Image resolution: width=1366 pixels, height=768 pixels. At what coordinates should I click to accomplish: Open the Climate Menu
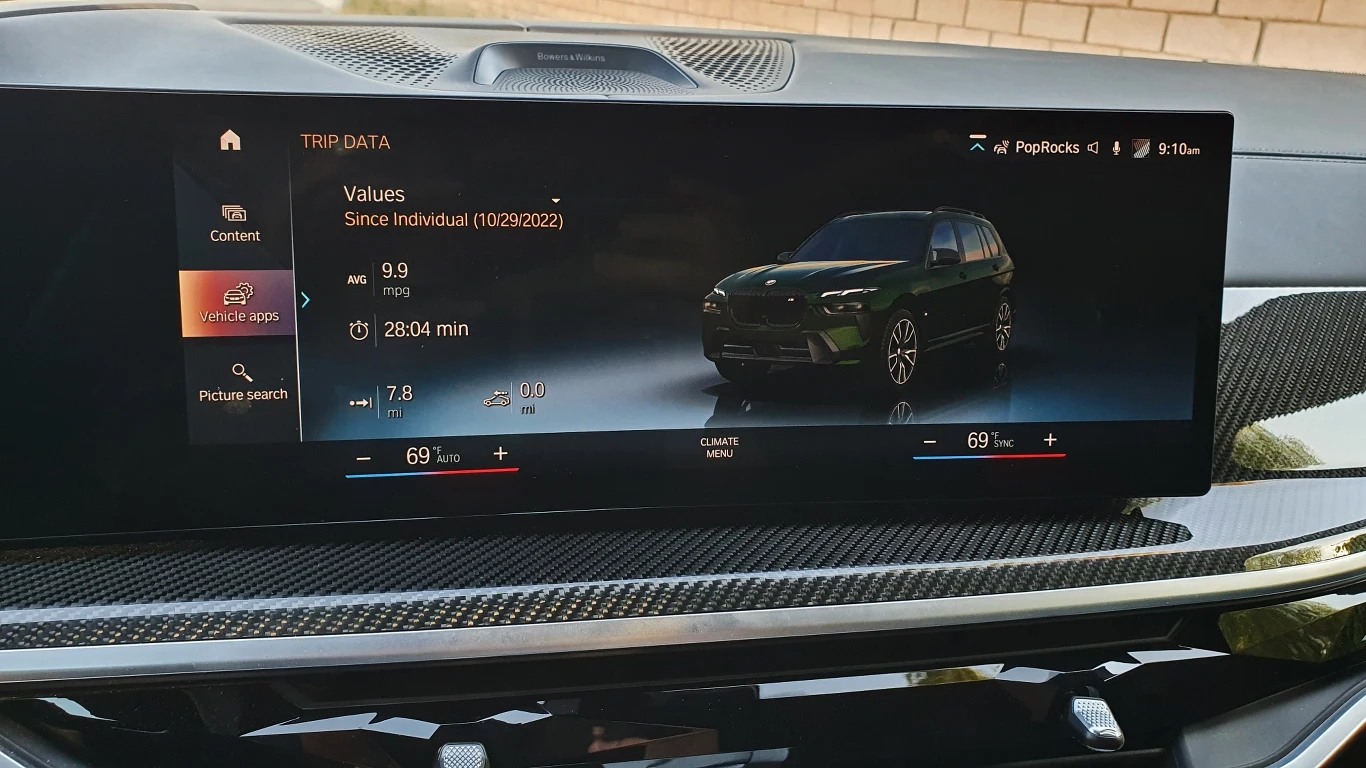tap(719, 447)
